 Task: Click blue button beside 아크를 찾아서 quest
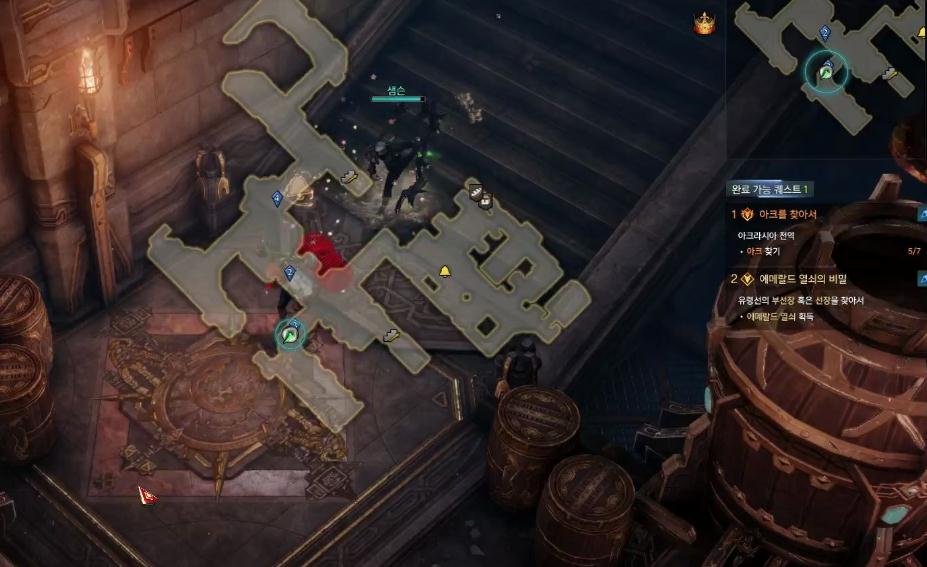(x=921, y=214)
